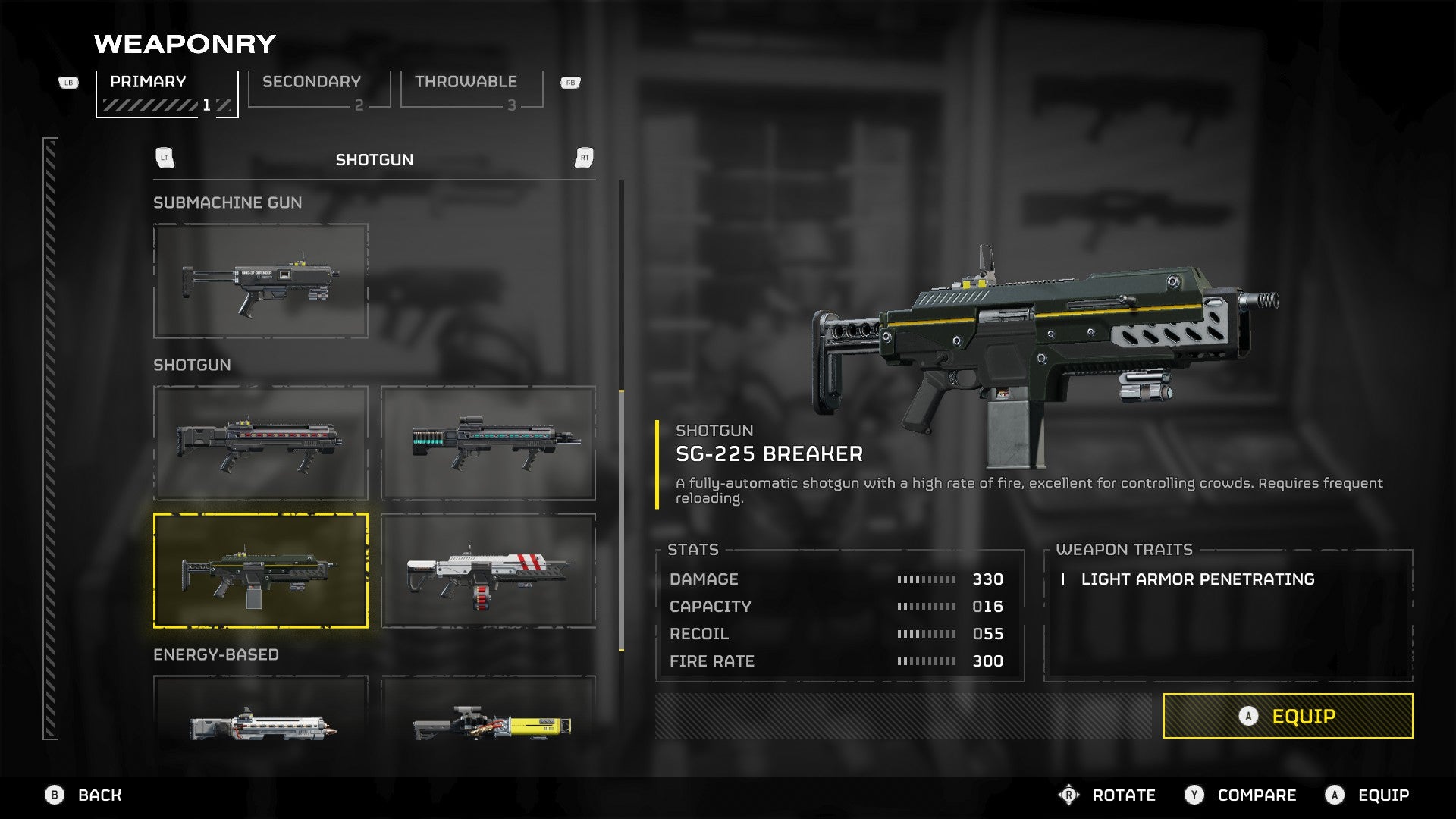Choose the white shotgun with red stripes

tap(488, 570)
